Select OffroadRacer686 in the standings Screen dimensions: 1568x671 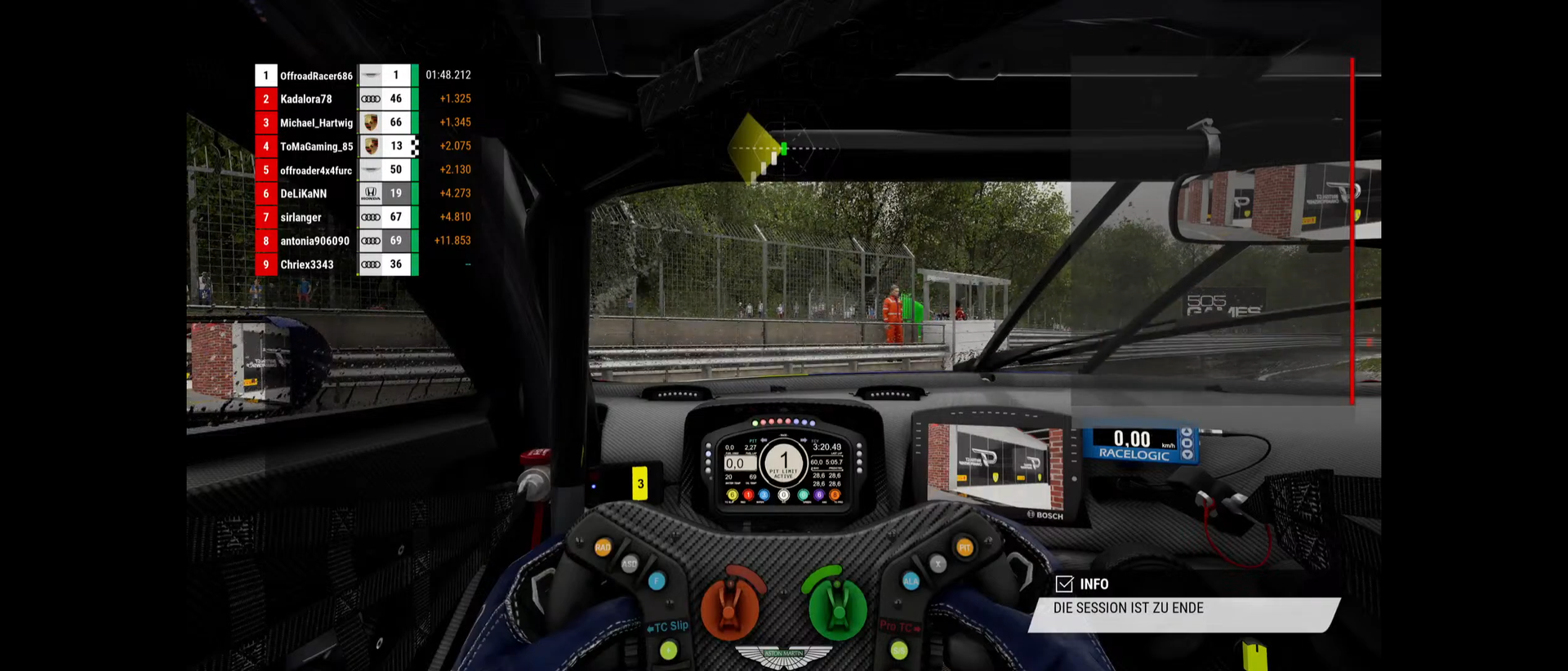(x=316, y=76)
